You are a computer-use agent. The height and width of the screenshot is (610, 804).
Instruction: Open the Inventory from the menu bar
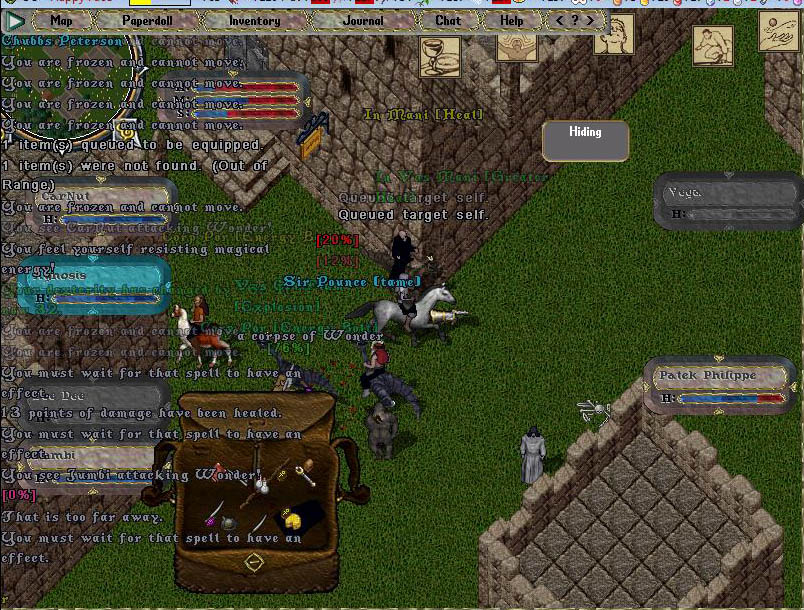254,20
